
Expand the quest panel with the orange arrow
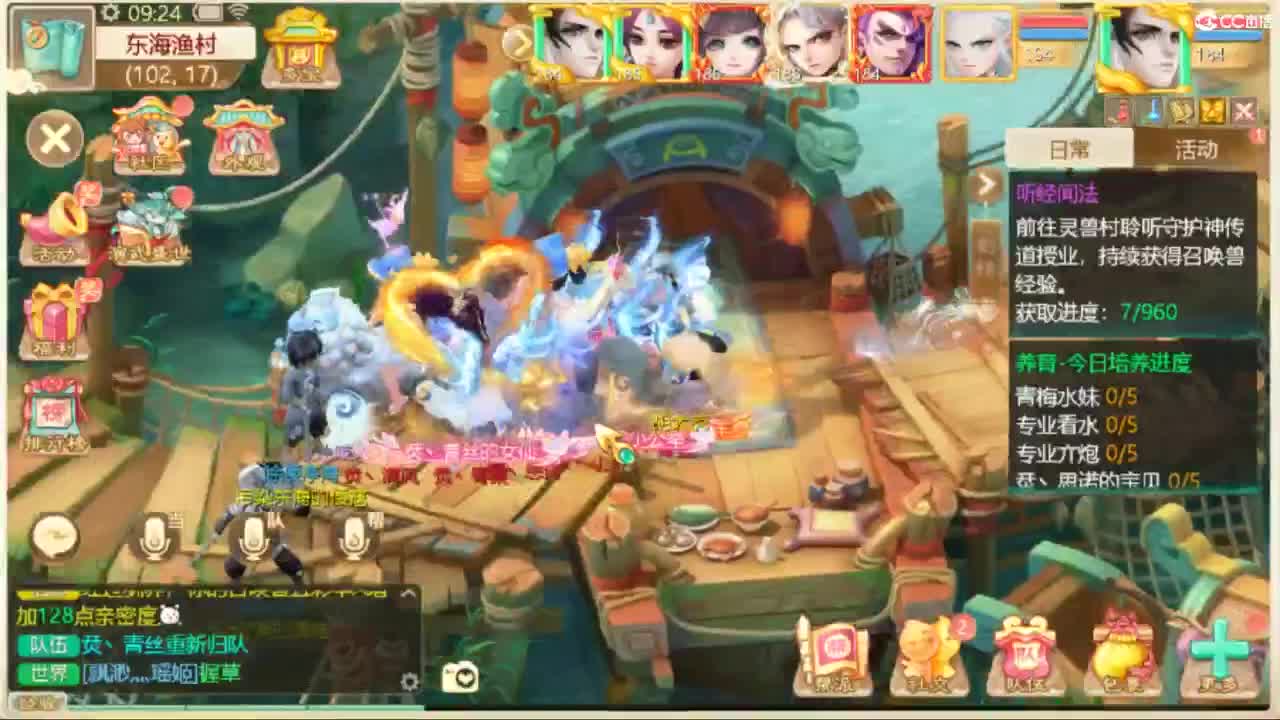click(986, 185)
